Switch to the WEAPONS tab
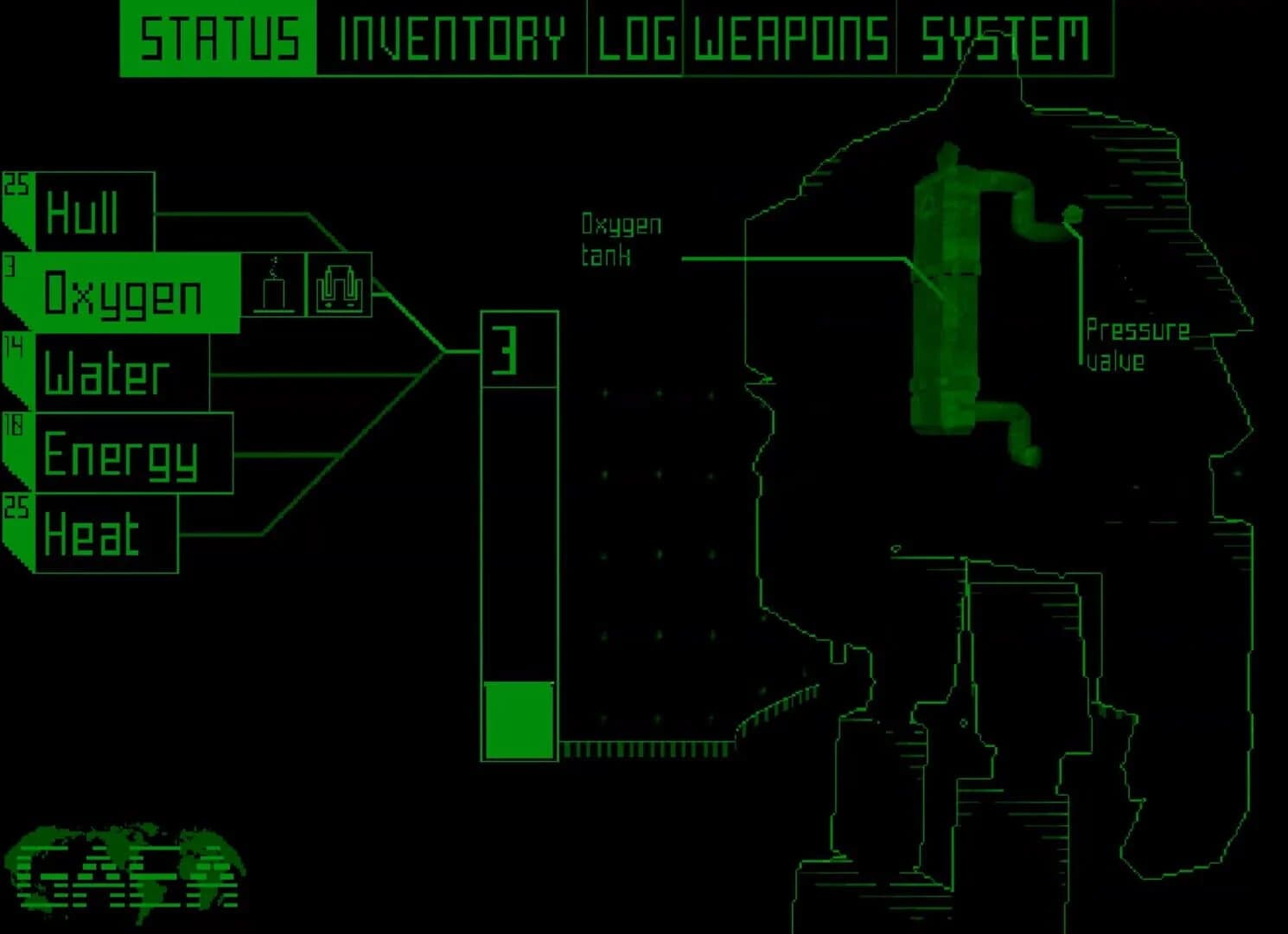 [787, 36]
